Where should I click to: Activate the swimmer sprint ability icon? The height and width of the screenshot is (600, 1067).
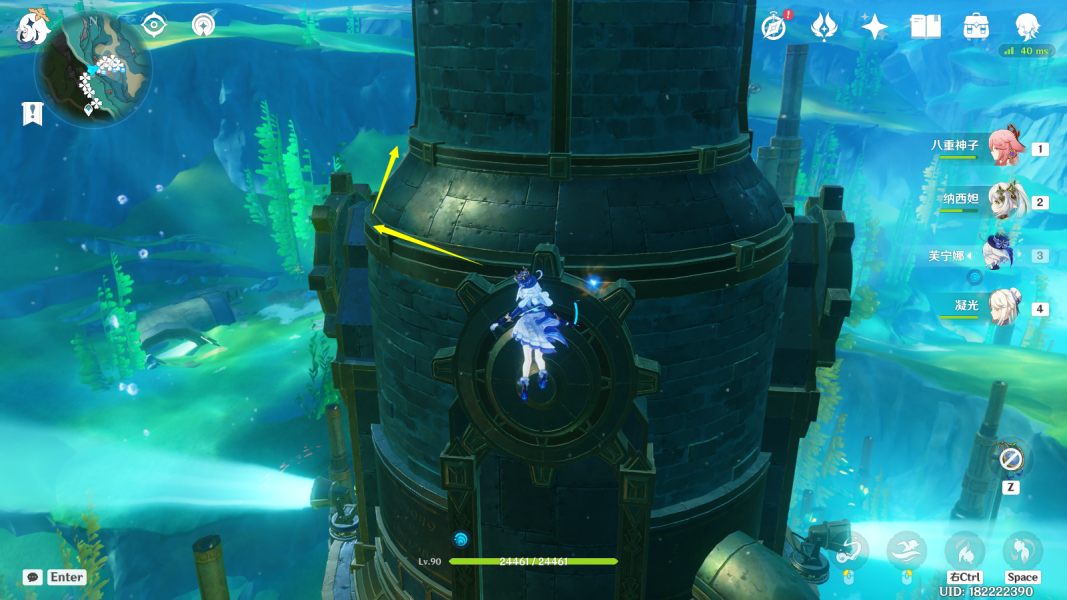[906, 549]
